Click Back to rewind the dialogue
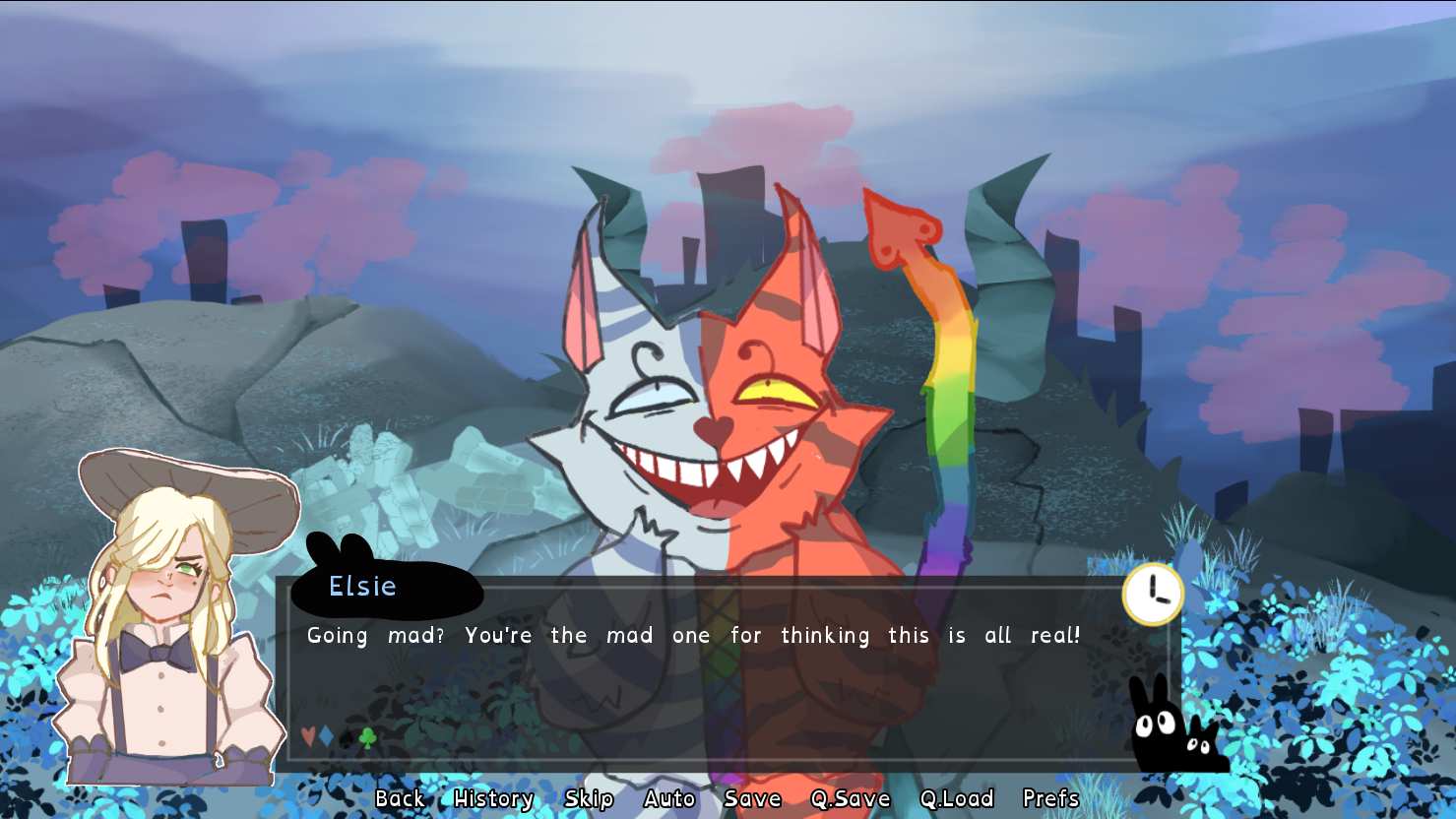 (x=400, y=798)
